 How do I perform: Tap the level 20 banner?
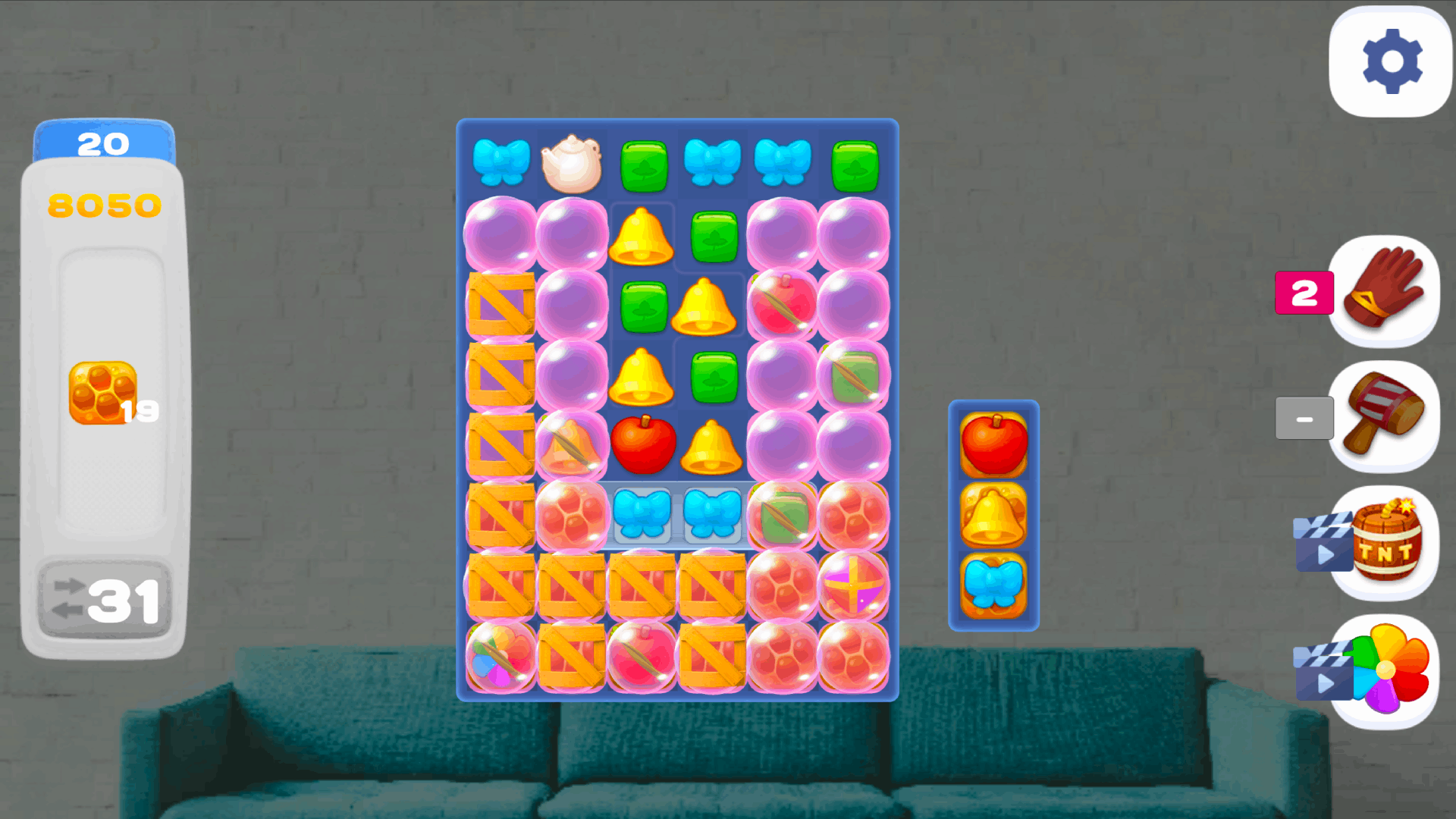[104, 141]
